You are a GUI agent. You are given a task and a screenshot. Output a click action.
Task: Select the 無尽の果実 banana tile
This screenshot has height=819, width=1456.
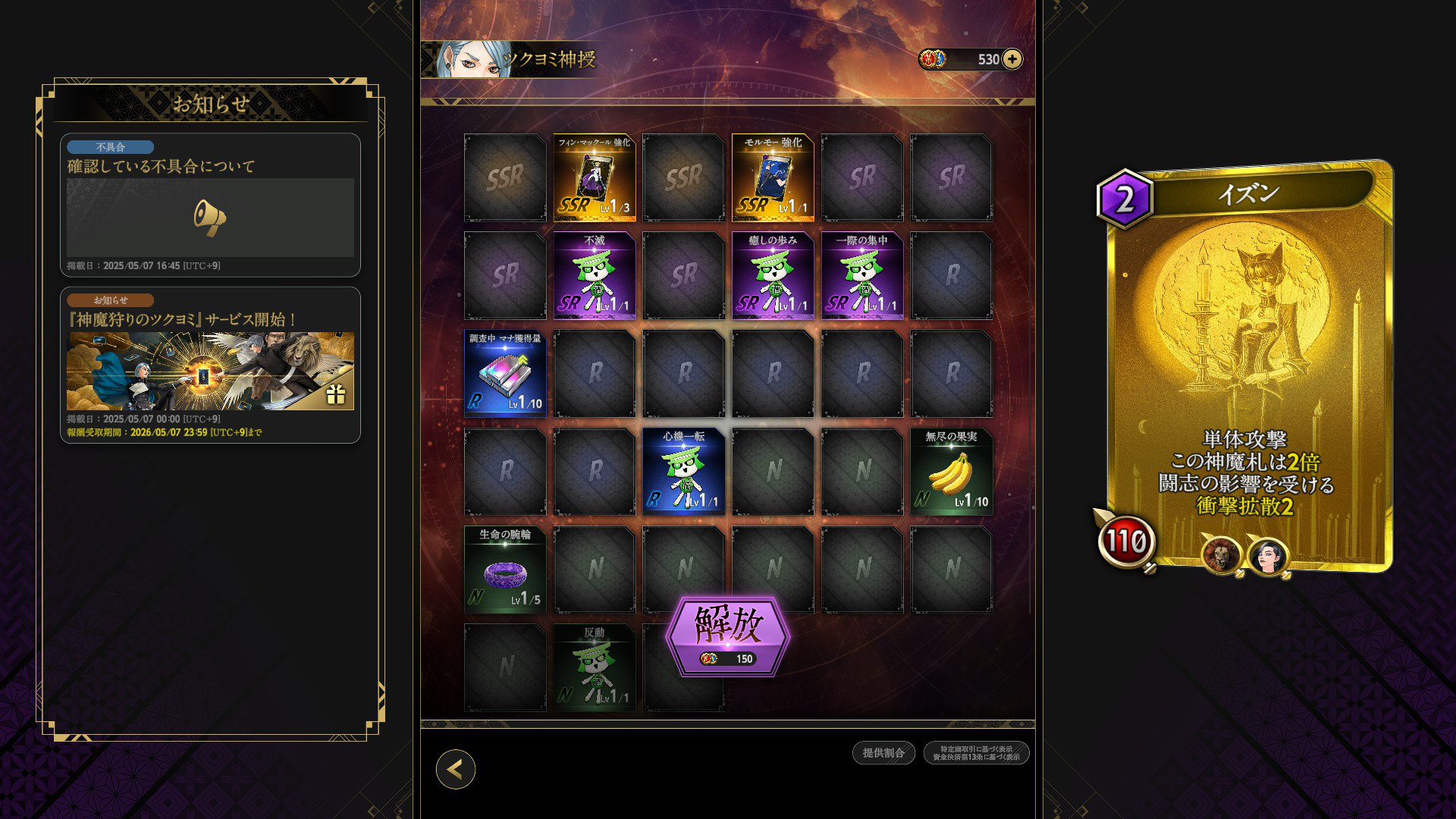coord(952,472)
